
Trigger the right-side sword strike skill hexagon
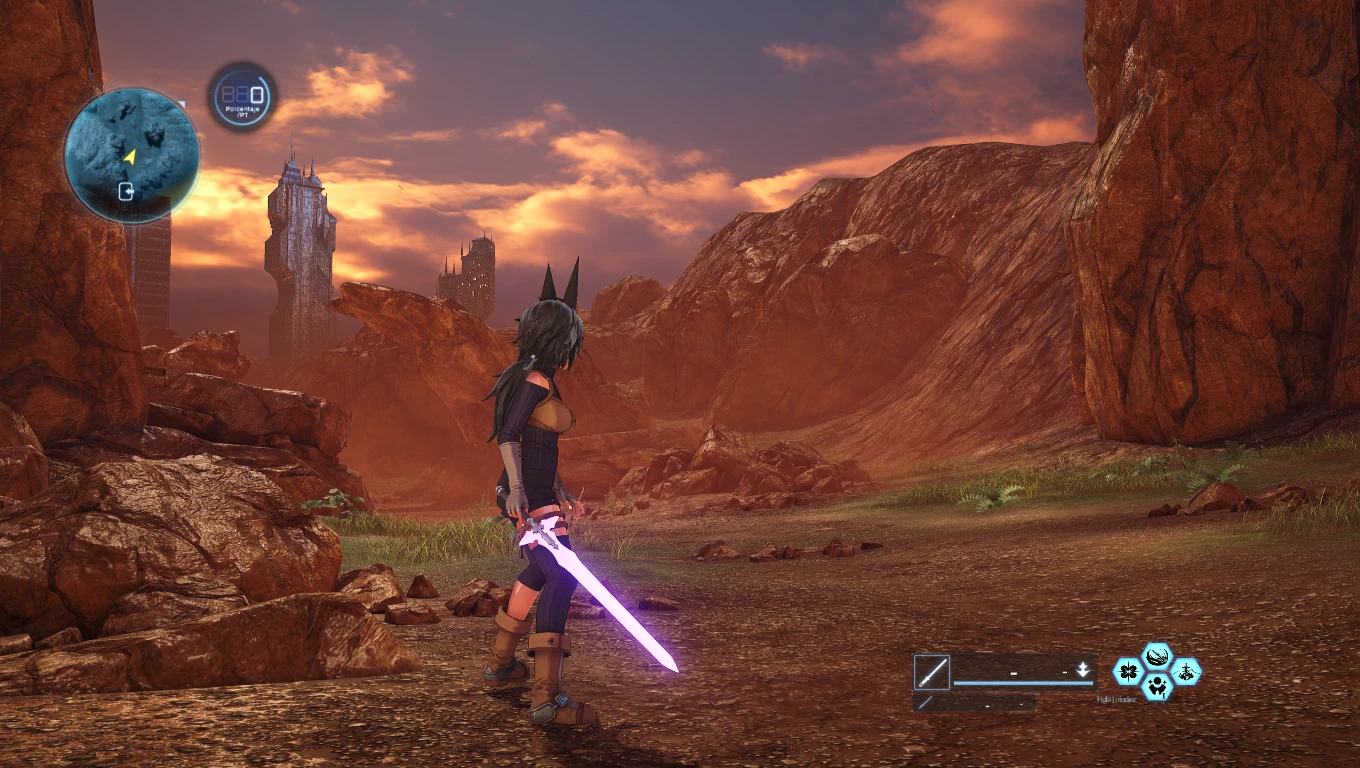pyautogui.click(x=1186, y=671)
